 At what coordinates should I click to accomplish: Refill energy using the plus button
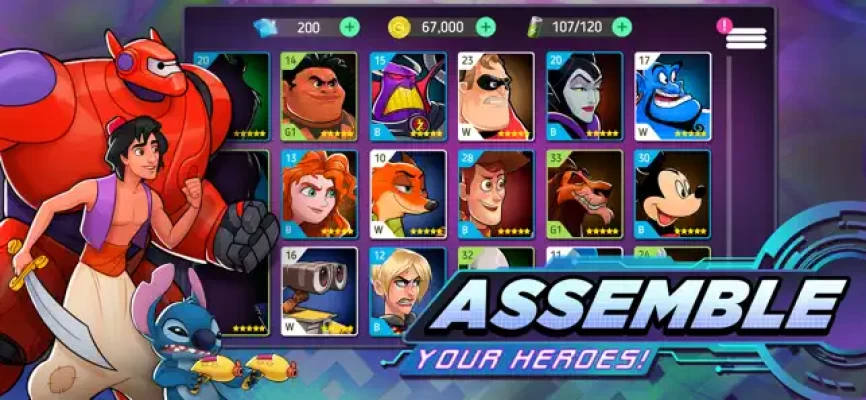coord(624,27)
